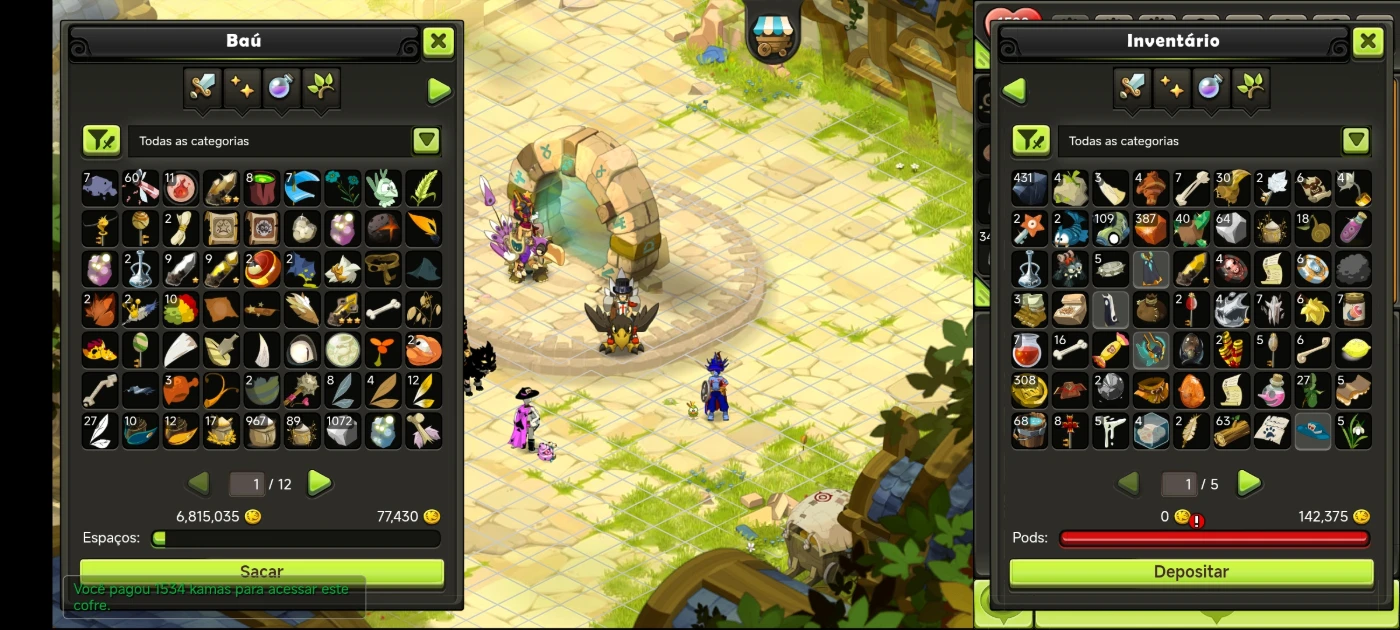Select the chest's potion consumables tab
Image resolution: width=1400 pixels, height=630 pixels.
click(x=281, y=88)
